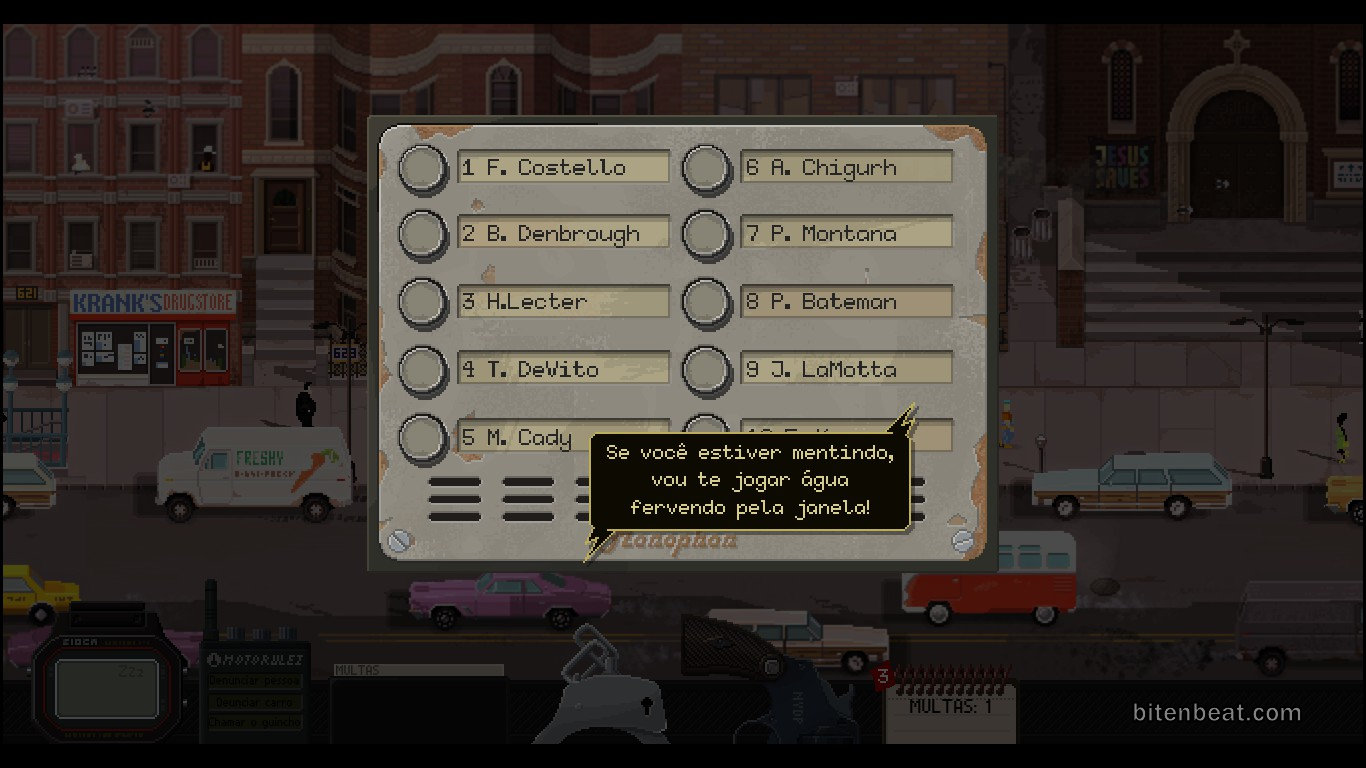Image resolution: width=1366 pixels, height=768 pixels.
Task: Check the digital wristwatch
Action: pyautogui.click(x=106, y=689)
